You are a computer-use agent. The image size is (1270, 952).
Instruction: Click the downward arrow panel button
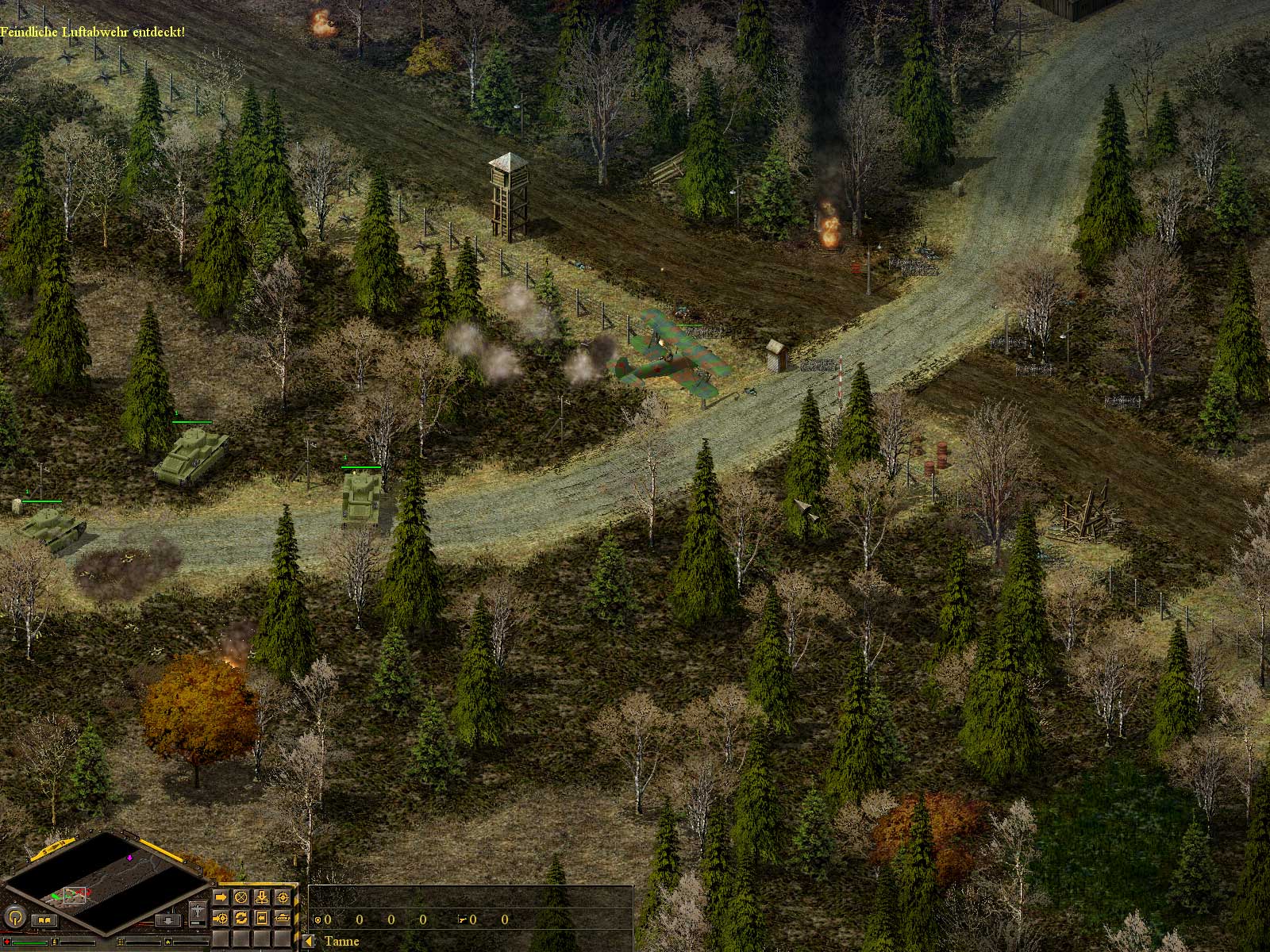pyautogui.click(x=168, y=921)
